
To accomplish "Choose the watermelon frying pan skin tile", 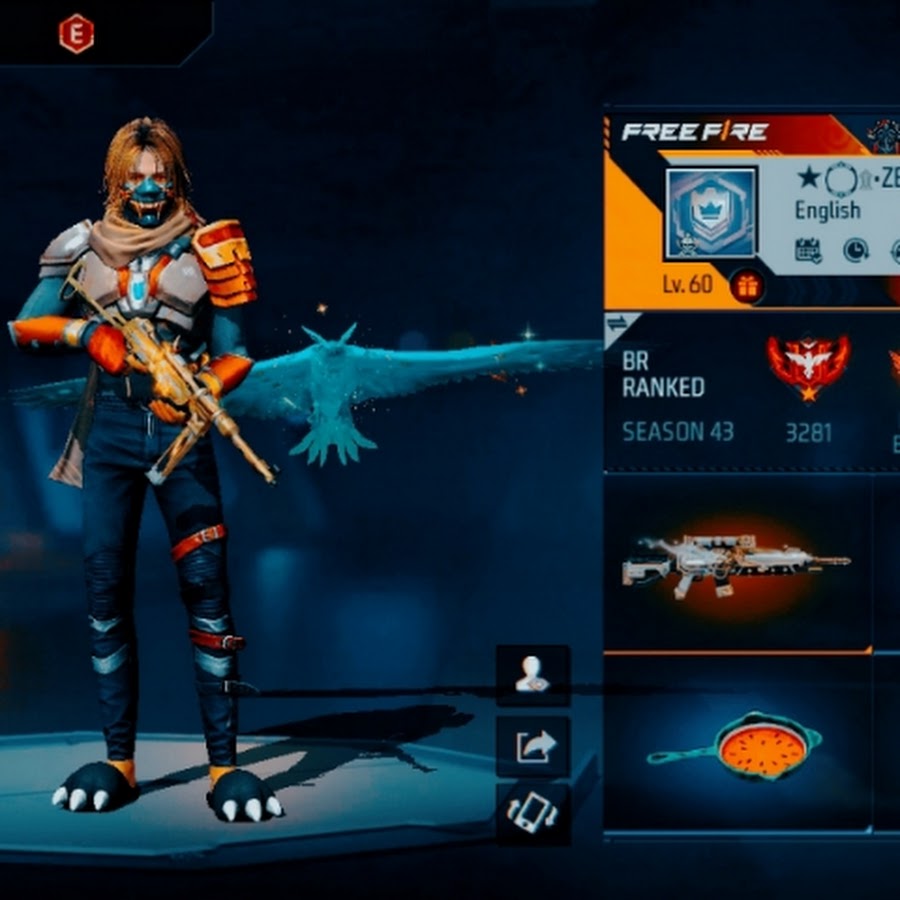I will pos(735,745).
